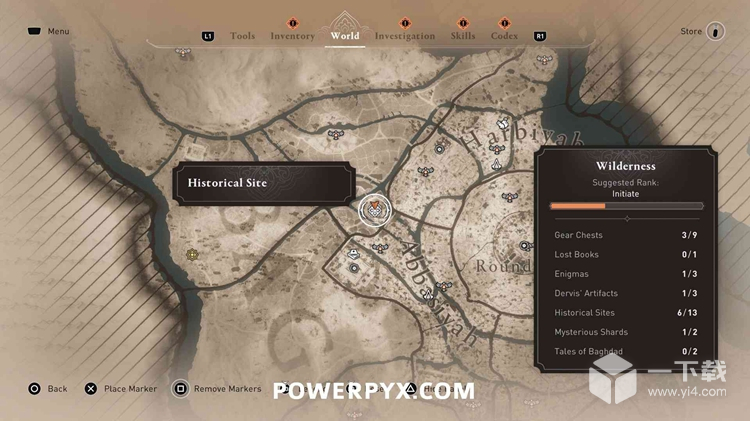The width and height of the screenshot is (750, 421).
Task: Open the Skills tab
Action: pyautogui.click(x=462, y=36)
